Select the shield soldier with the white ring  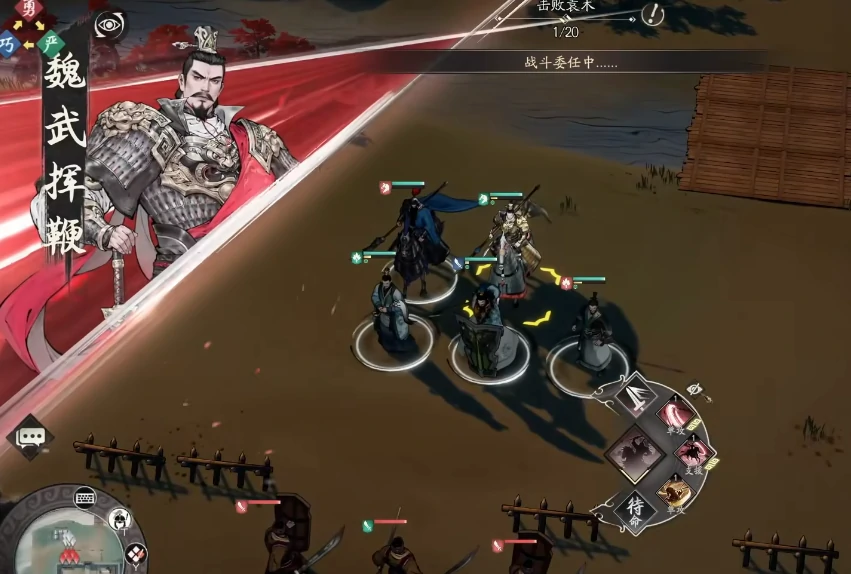[x=489, y=345]
